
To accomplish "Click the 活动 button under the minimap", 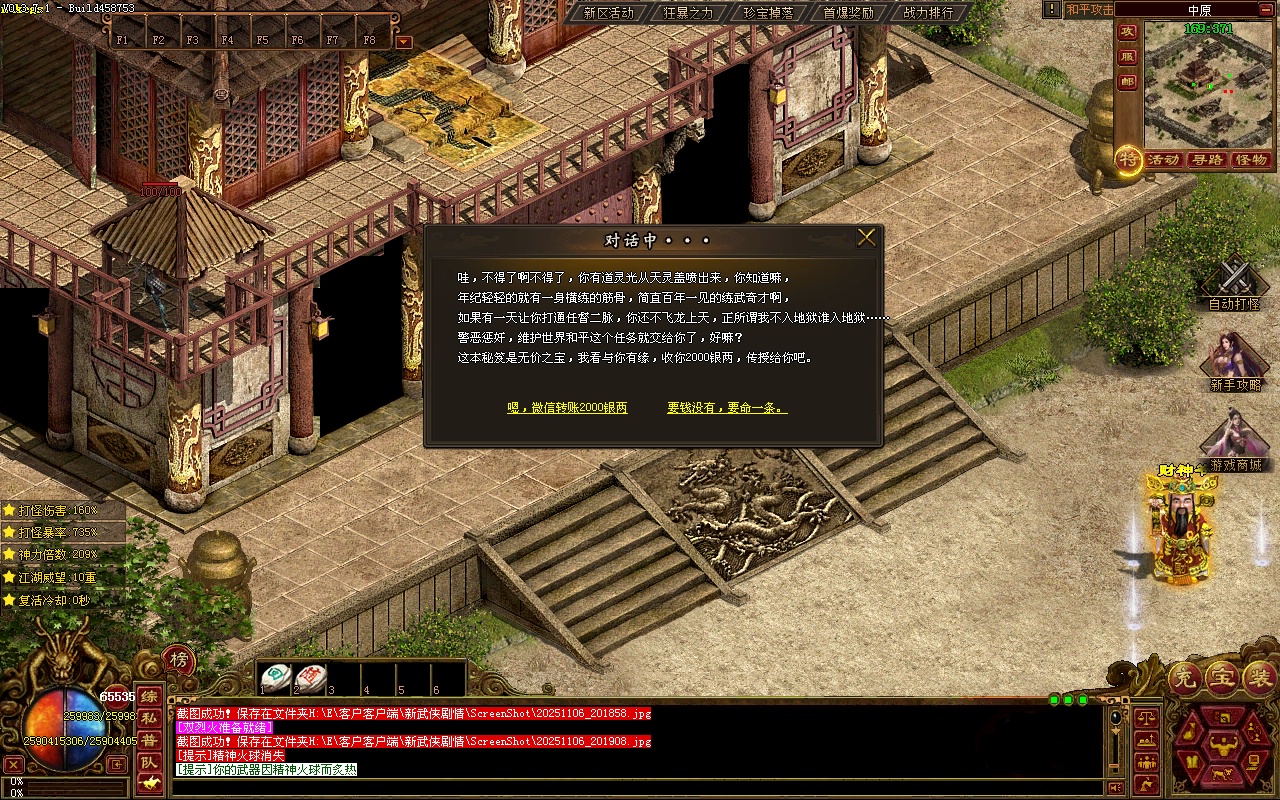I will (1163, 160).
